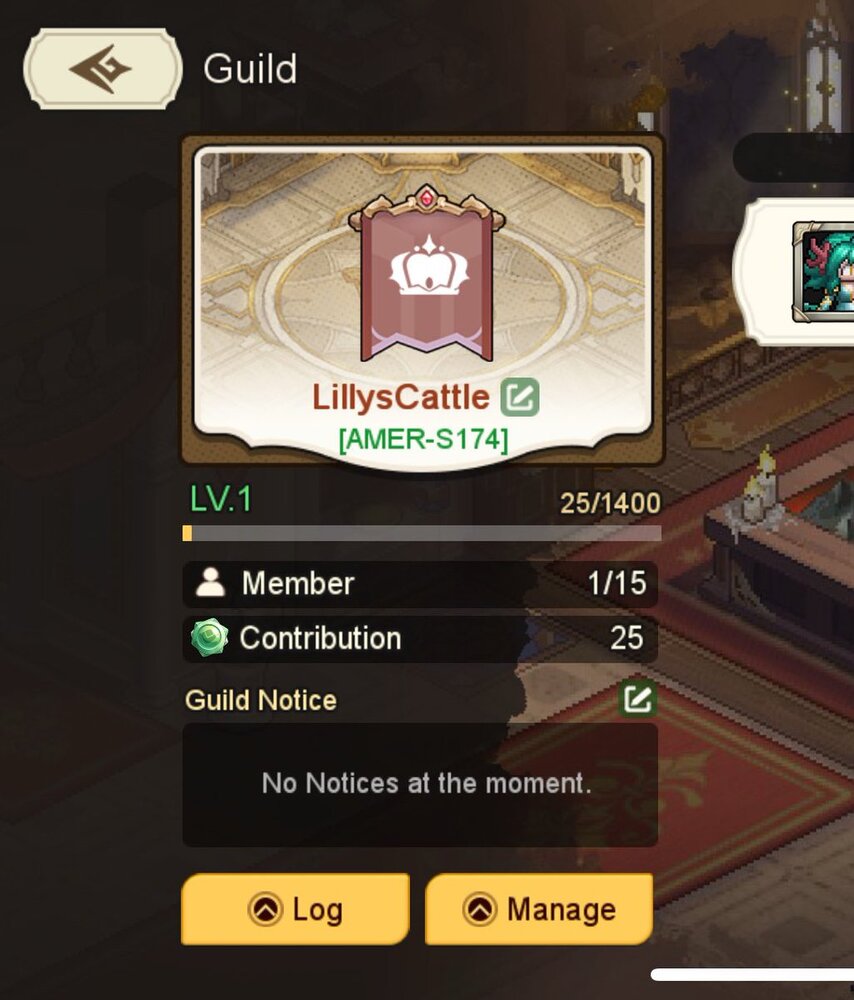
Task: Edit the LillysCattle guild name
Action: pos(520,397)
